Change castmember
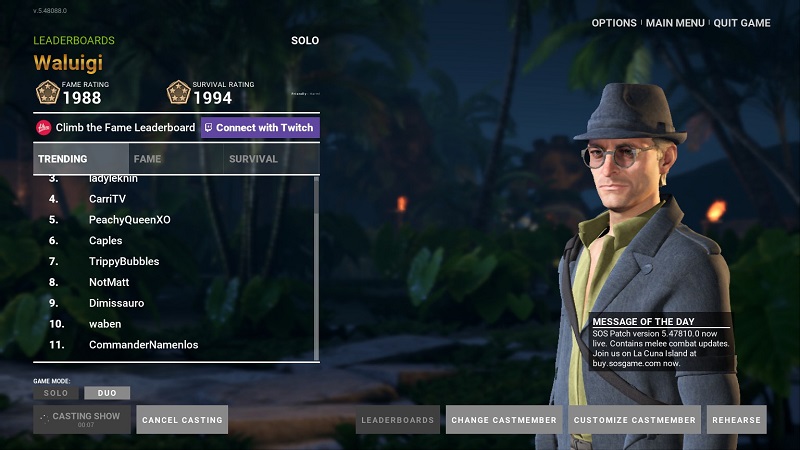The image size is (800, 450). pos(504,420)
